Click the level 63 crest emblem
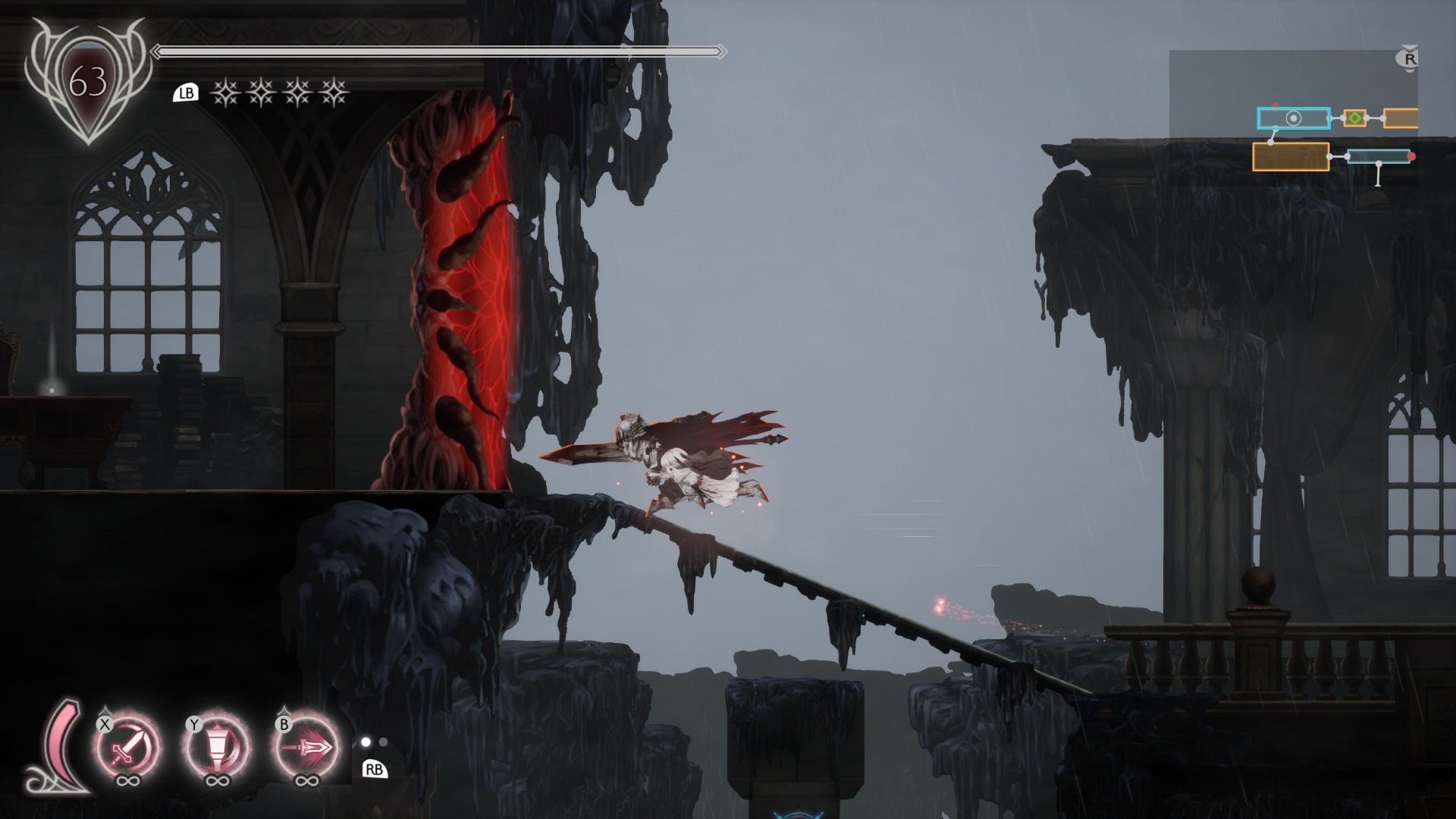1456x819 pixels. pyautogui.click(x=88, y=81)
